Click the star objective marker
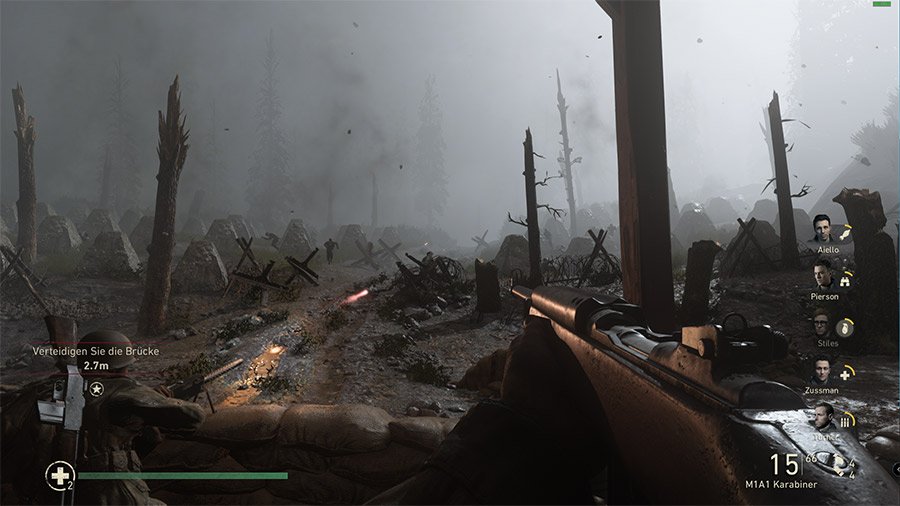This screenshot has height=506, width=900. coord(96,388)
